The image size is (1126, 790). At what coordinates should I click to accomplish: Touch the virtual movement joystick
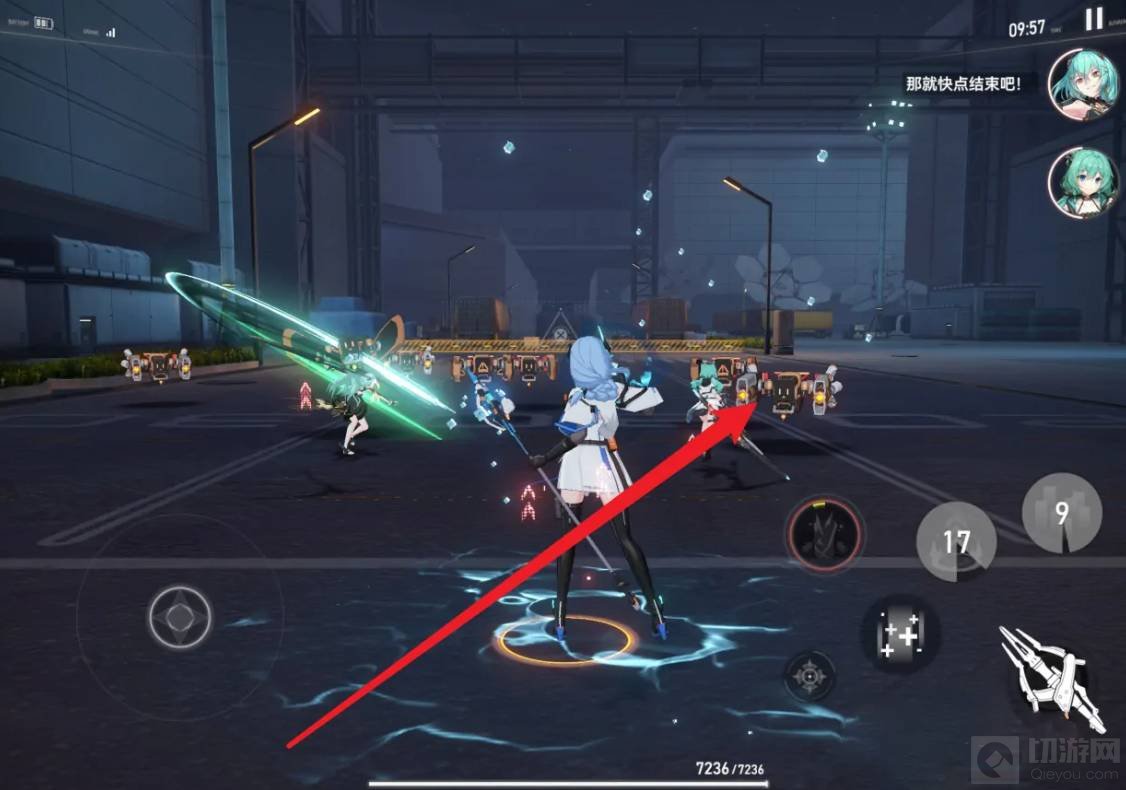tap(180, 617)
